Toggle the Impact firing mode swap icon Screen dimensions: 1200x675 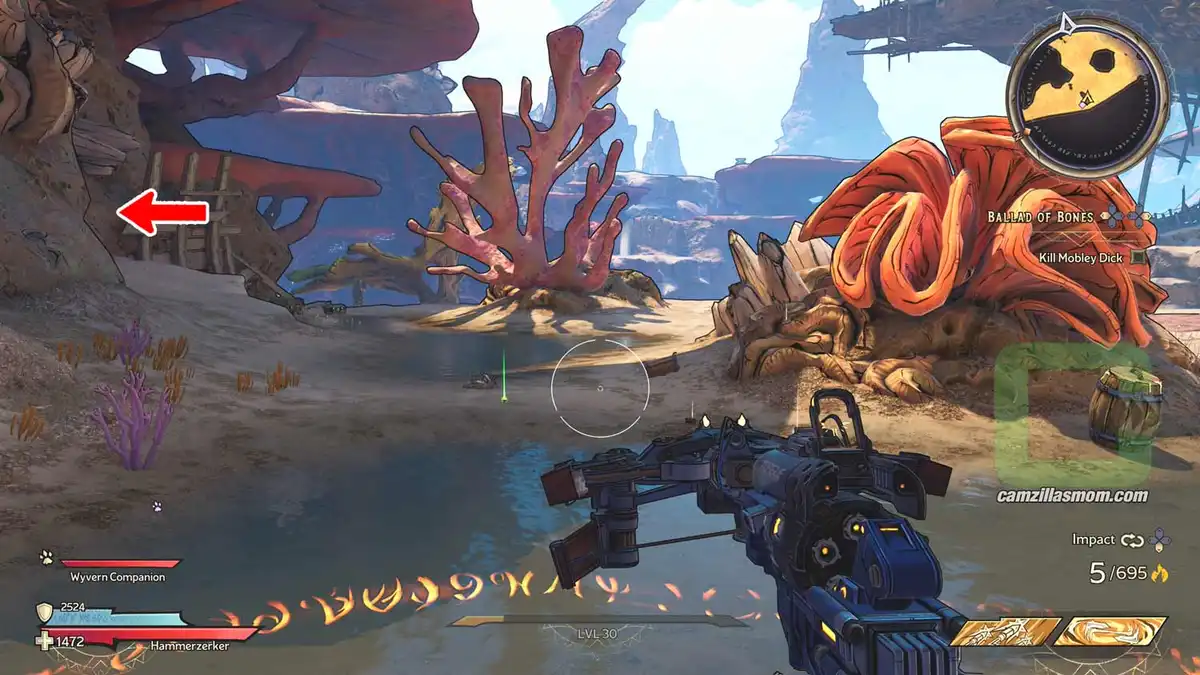click(x=1132, y=540)
